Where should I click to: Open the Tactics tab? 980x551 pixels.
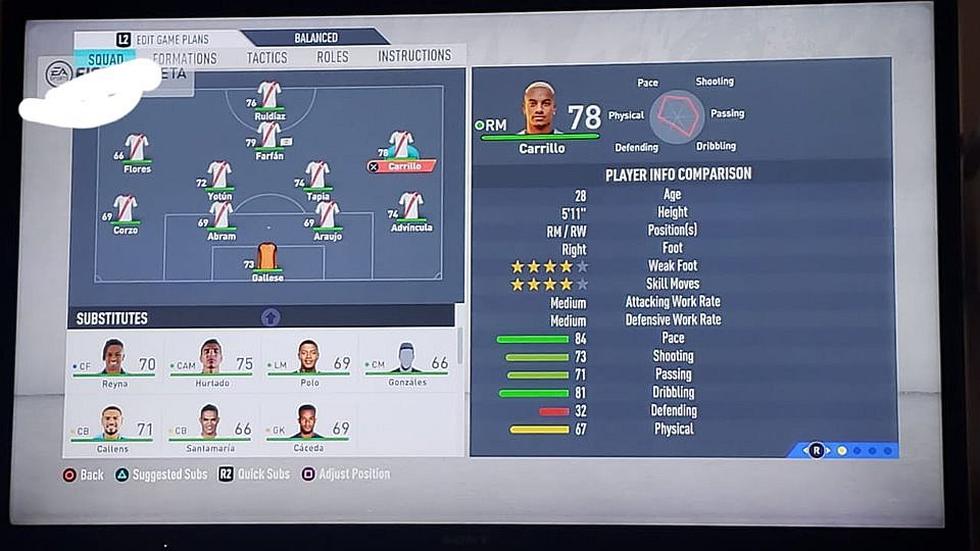(x=267, y=58)
